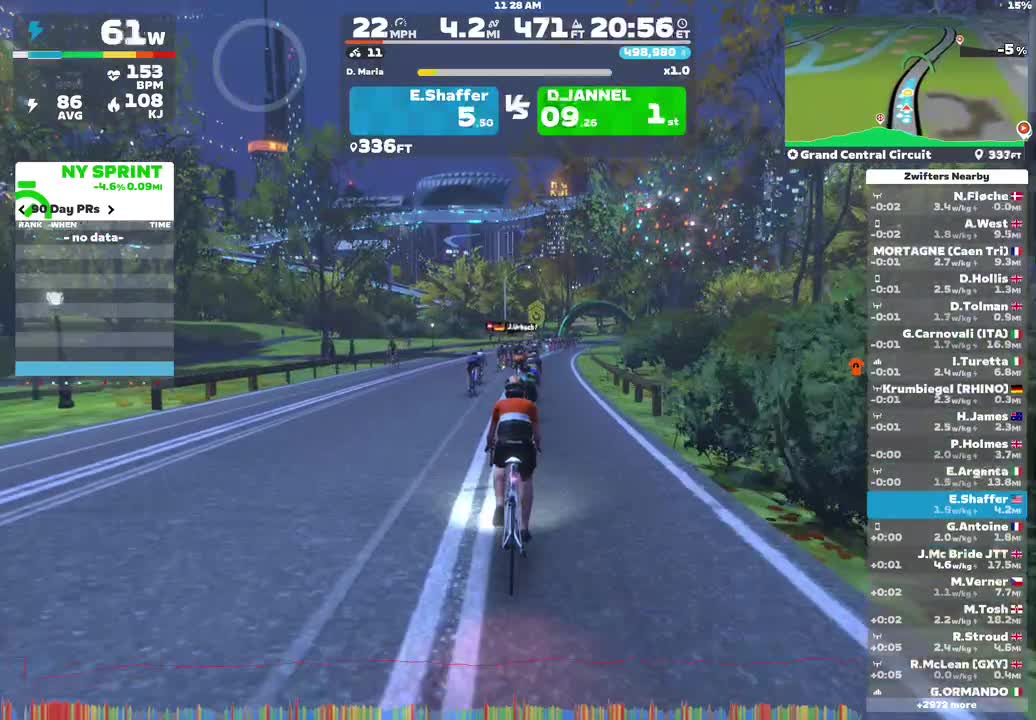Select I.Turetta in nearby riders
The image size is (1036, 720).
pyautogui.click(x=946, y=367)
